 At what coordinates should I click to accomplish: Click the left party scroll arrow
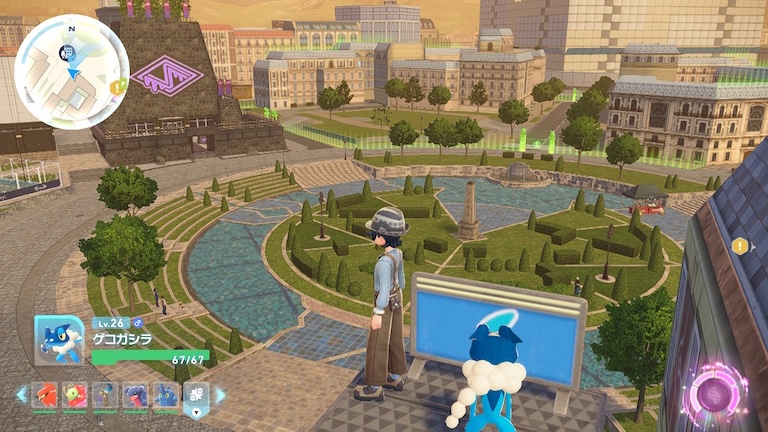click(21, 395)
